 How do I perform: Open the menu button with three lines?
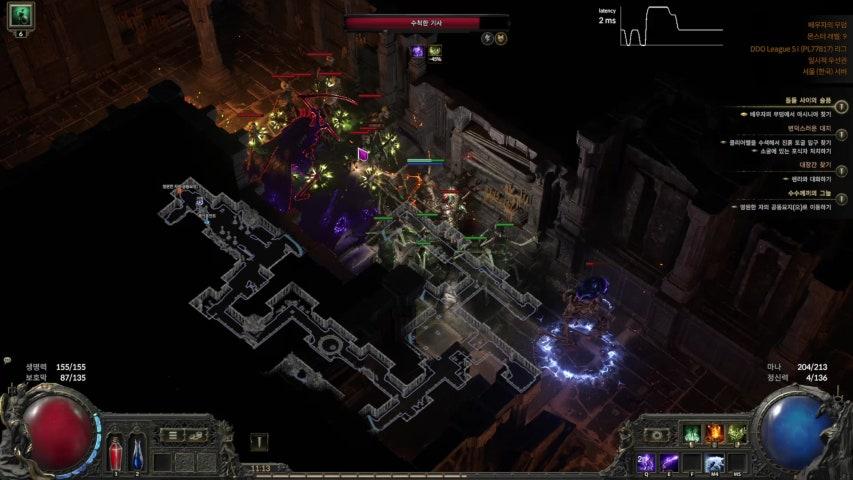click(x=173, y=435)
